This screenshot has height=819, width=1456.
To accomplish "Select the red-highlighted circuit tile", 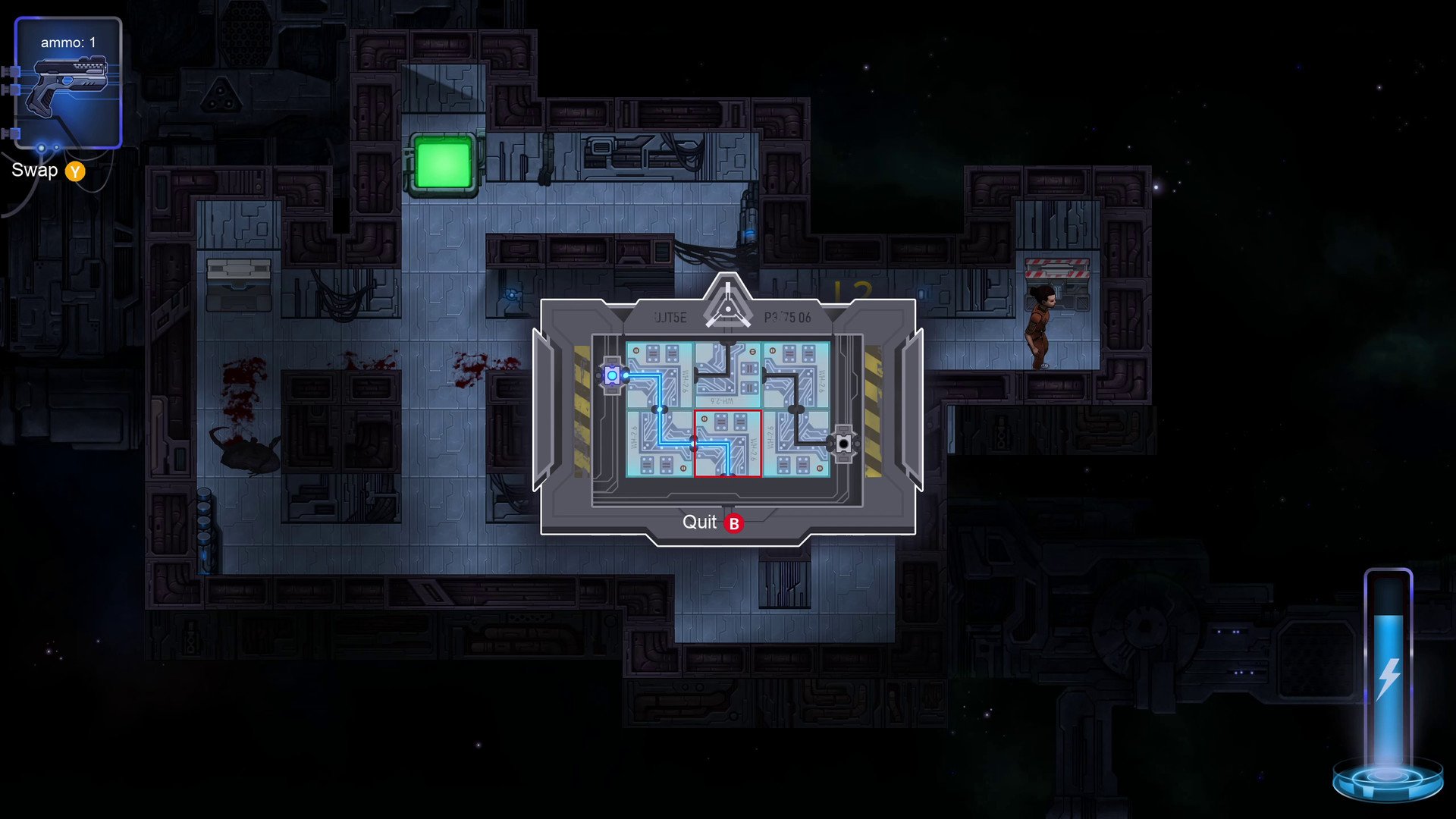I will coord(728,444).
